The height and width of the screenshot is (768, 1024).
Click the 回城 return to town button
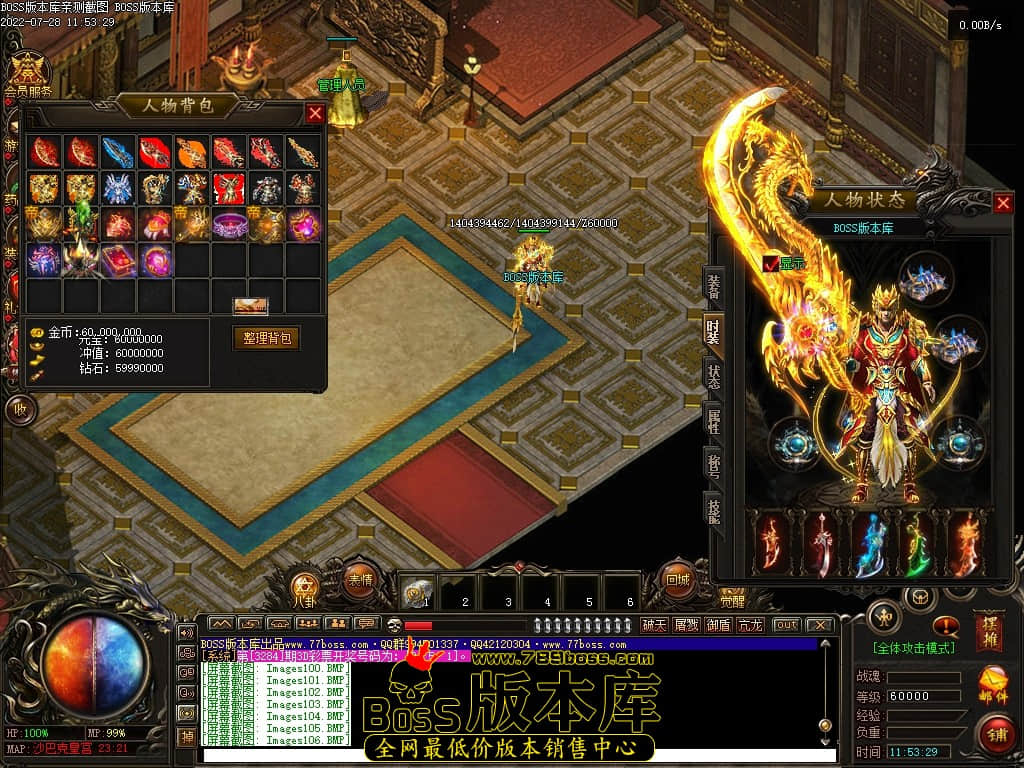click(x=677, y=578)
